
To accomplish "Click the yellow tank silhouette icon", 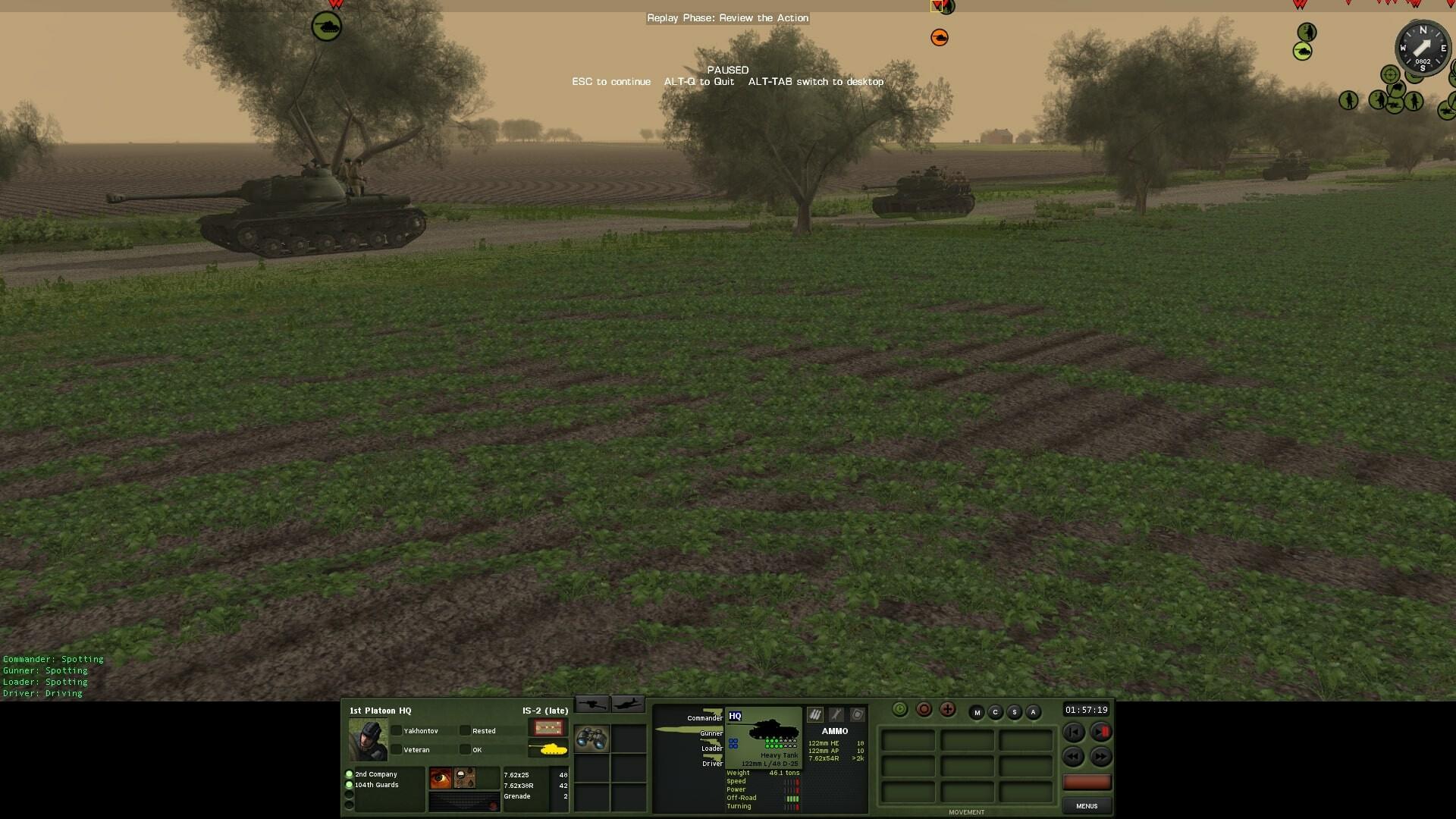I will coord(553,751).
